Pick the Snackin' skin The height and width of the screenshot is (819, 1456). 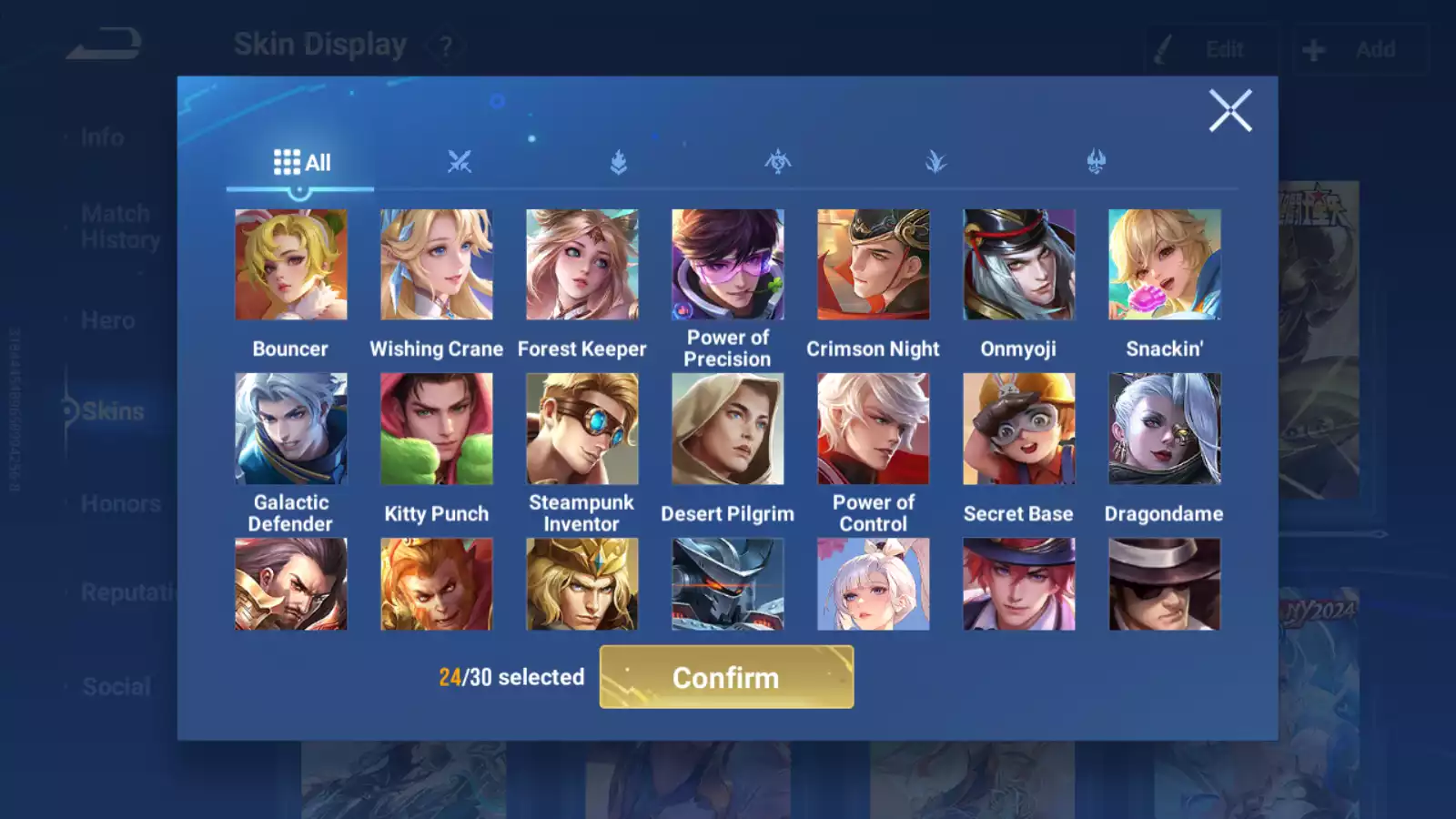[1164, 265]
